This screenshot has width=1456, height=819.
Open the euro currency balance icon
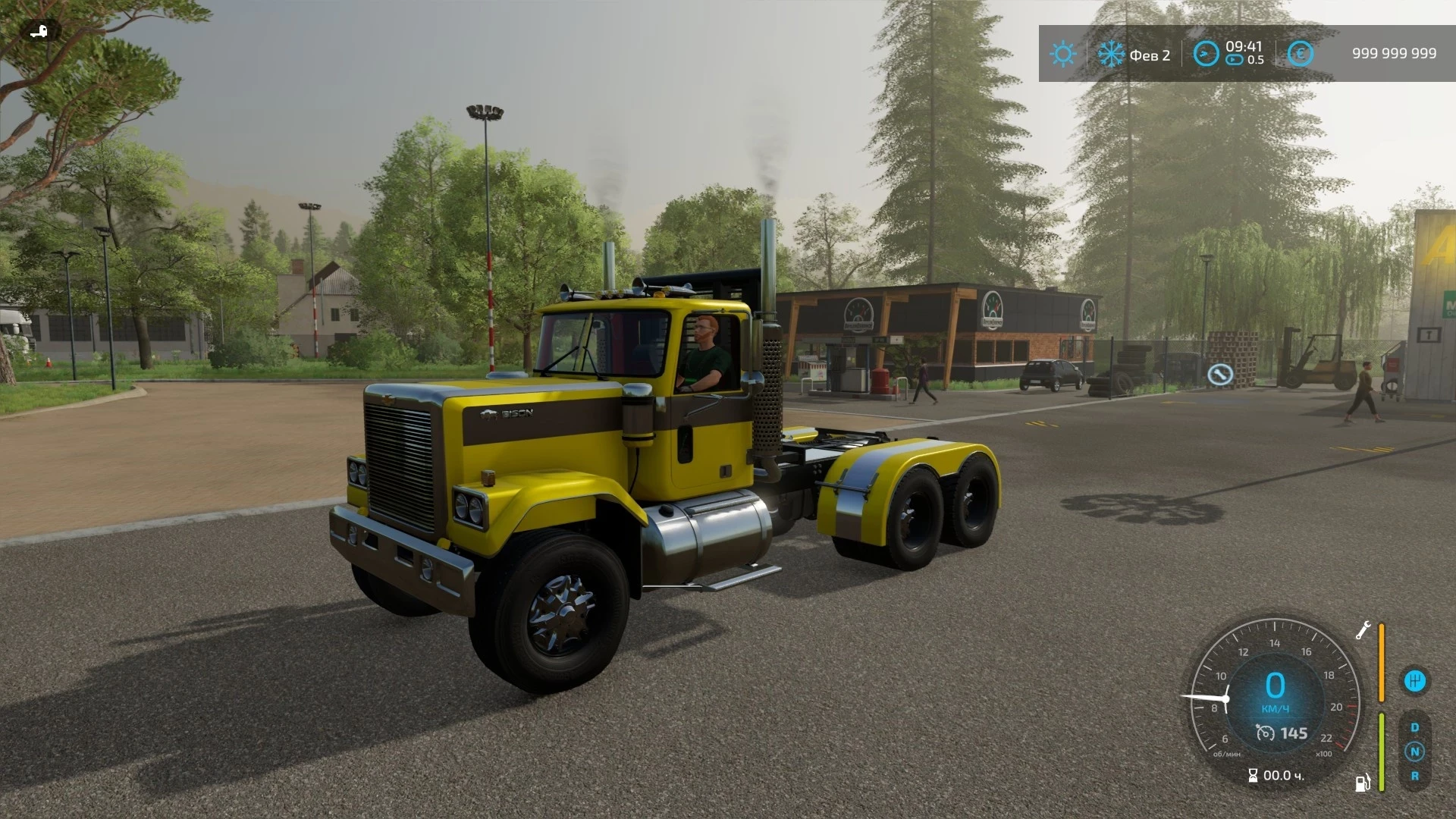[x=1300, y=53]
